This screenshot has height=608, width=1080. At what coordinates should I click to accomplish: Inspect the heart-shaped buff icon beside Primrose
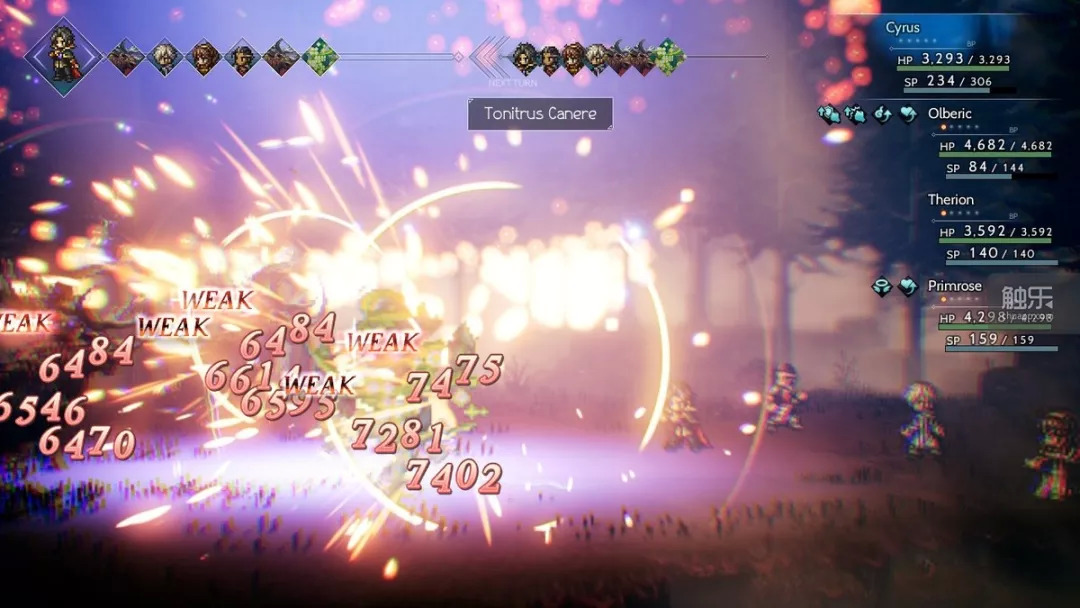pyautogui.click(x=908, y=287)
